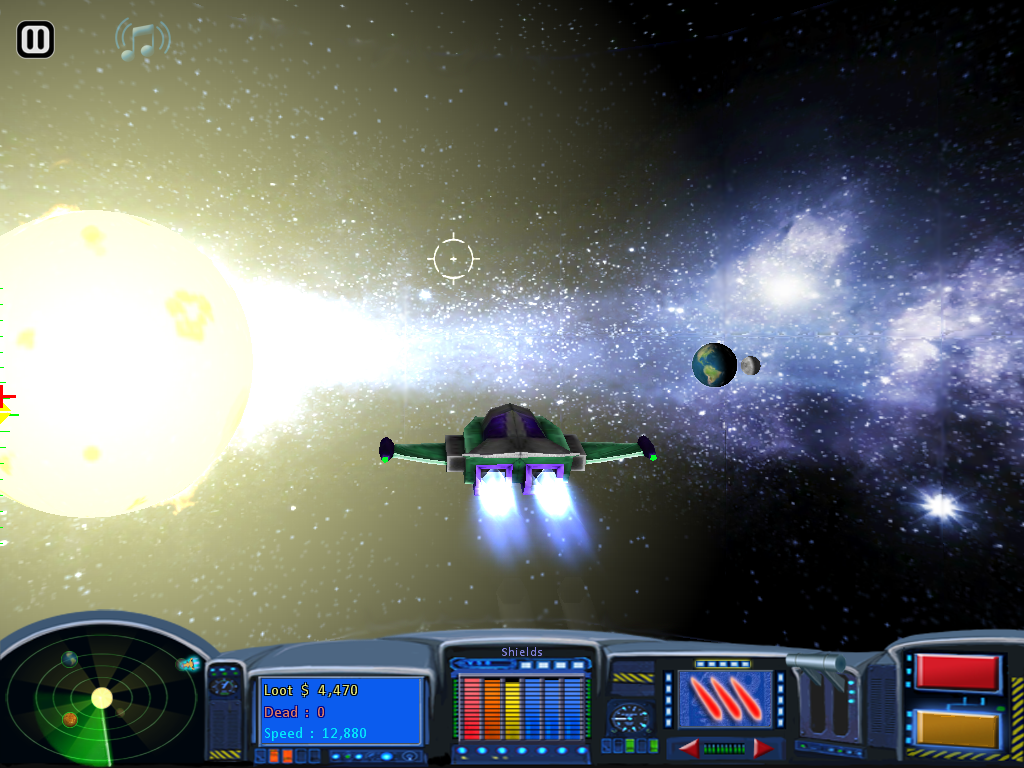Pause the game with the pause button
The height and width of the screenshot is (768, 1024).
pyautogui.click(x=35, y=40)
